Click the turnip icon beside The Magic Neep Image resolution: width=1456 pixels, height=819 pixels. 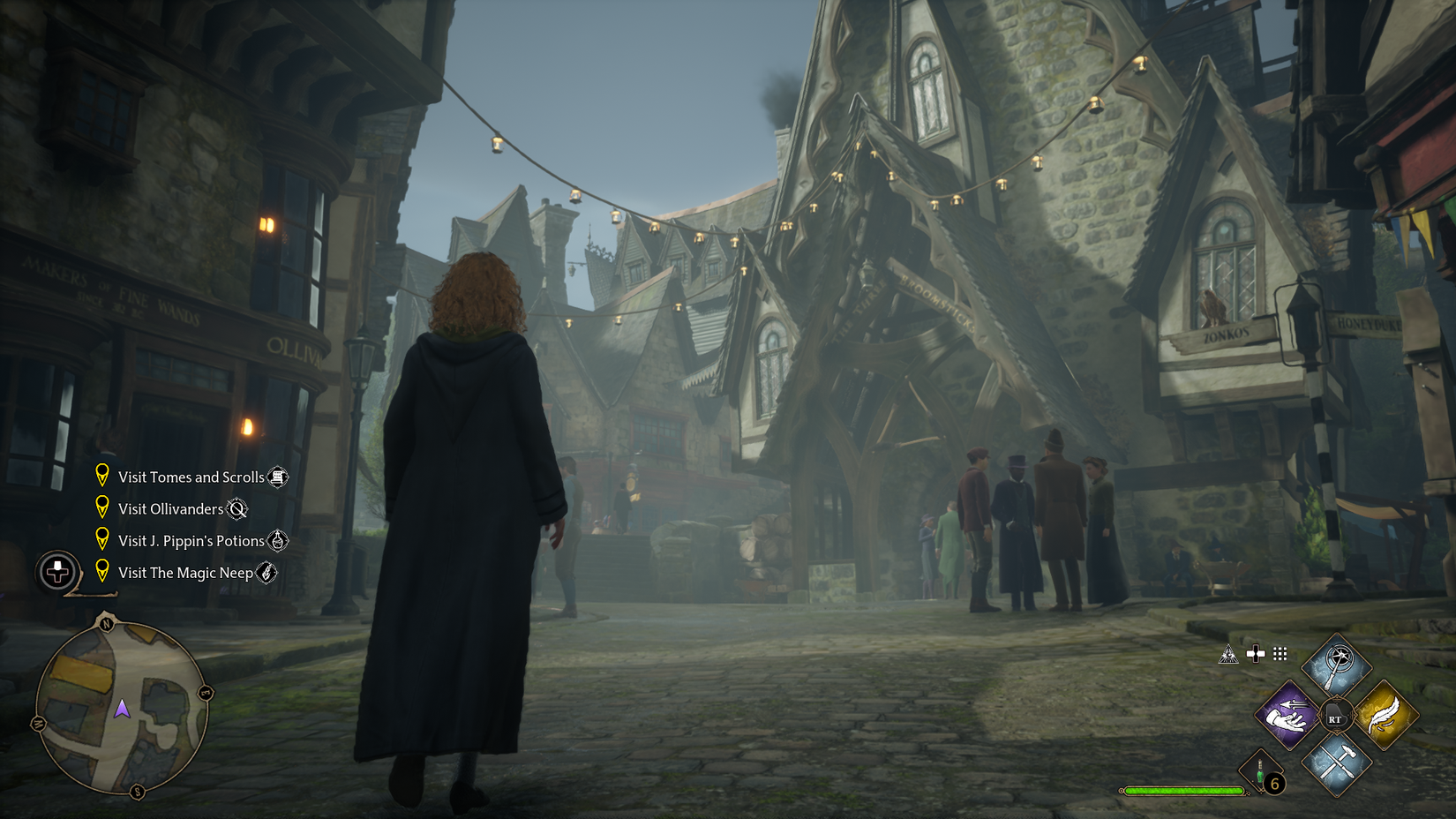pyautogui.click(x=265, y=573)
